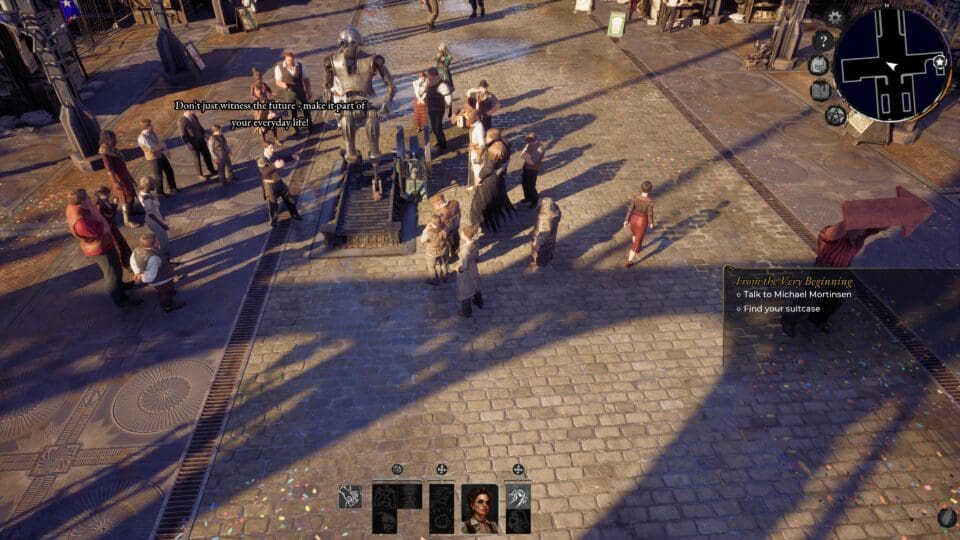The image size is (960, 540).
Task: Click the pentagram star icon below the minimap
Action: point(835,115)
